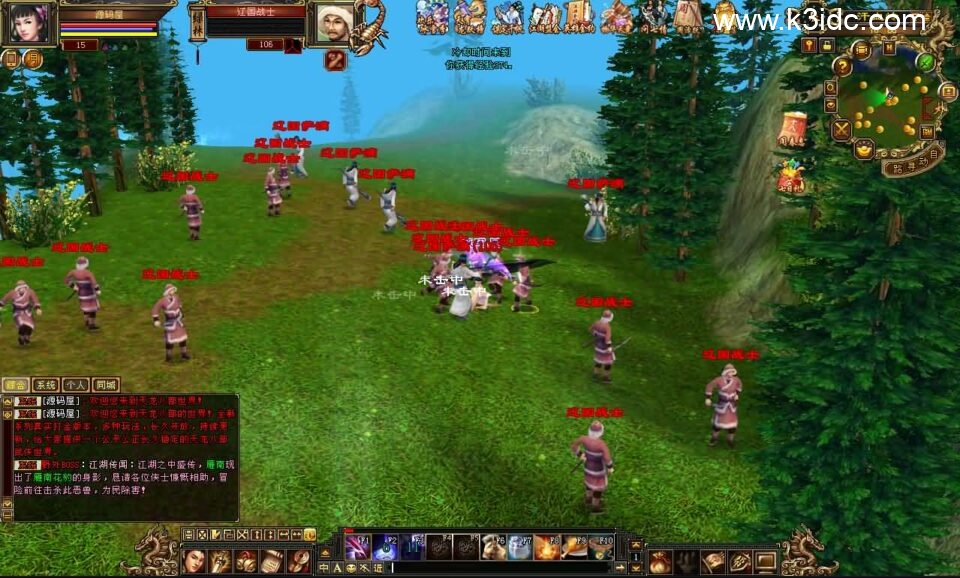Trigger the F8 fire skill slot
This screenshot has height=578, width=960.
pos(546,547)
